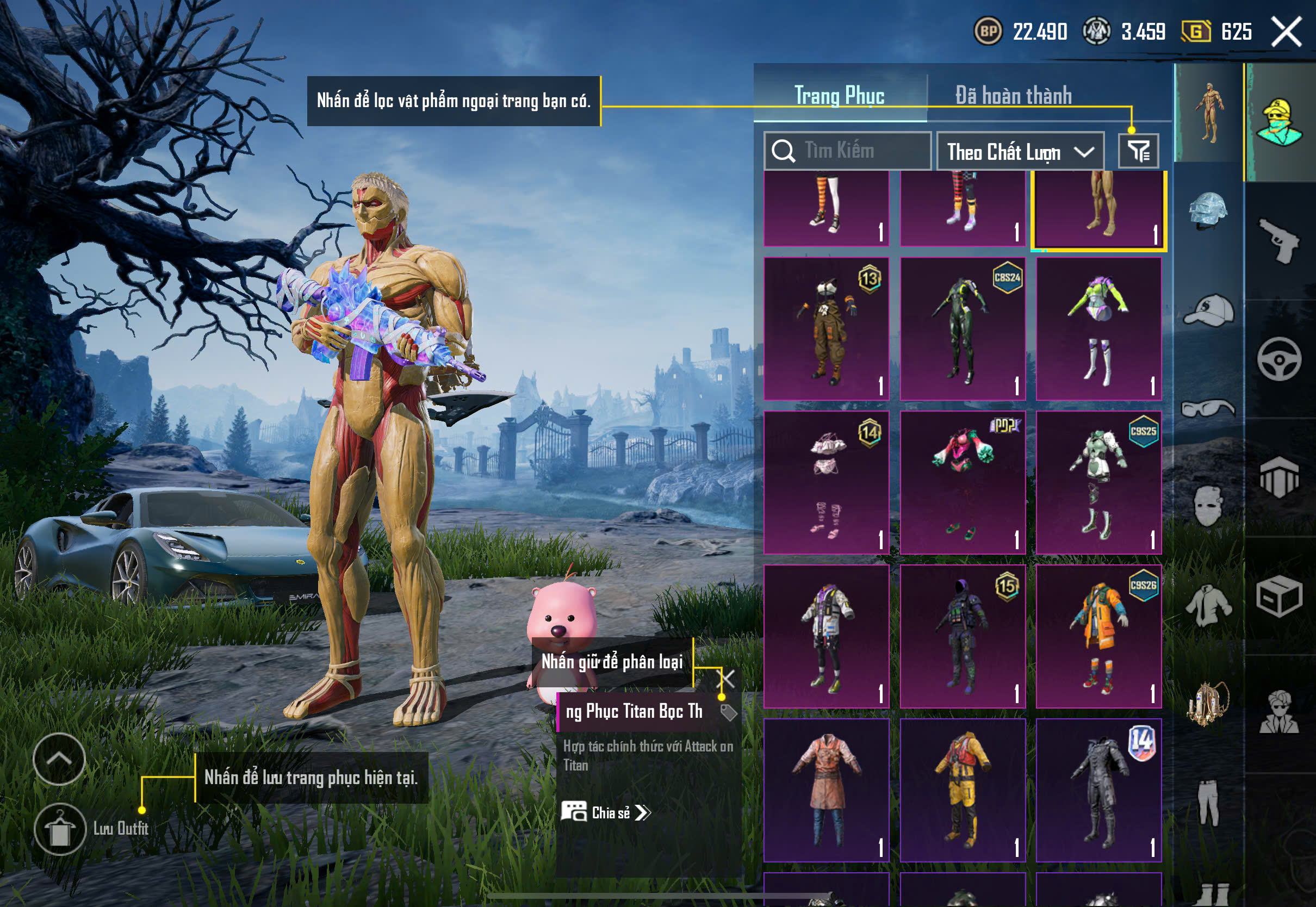The width and height of the screenshot is (1316, 907).
Task: Select the outfit with the 13 badge
Action: (826, 328)
